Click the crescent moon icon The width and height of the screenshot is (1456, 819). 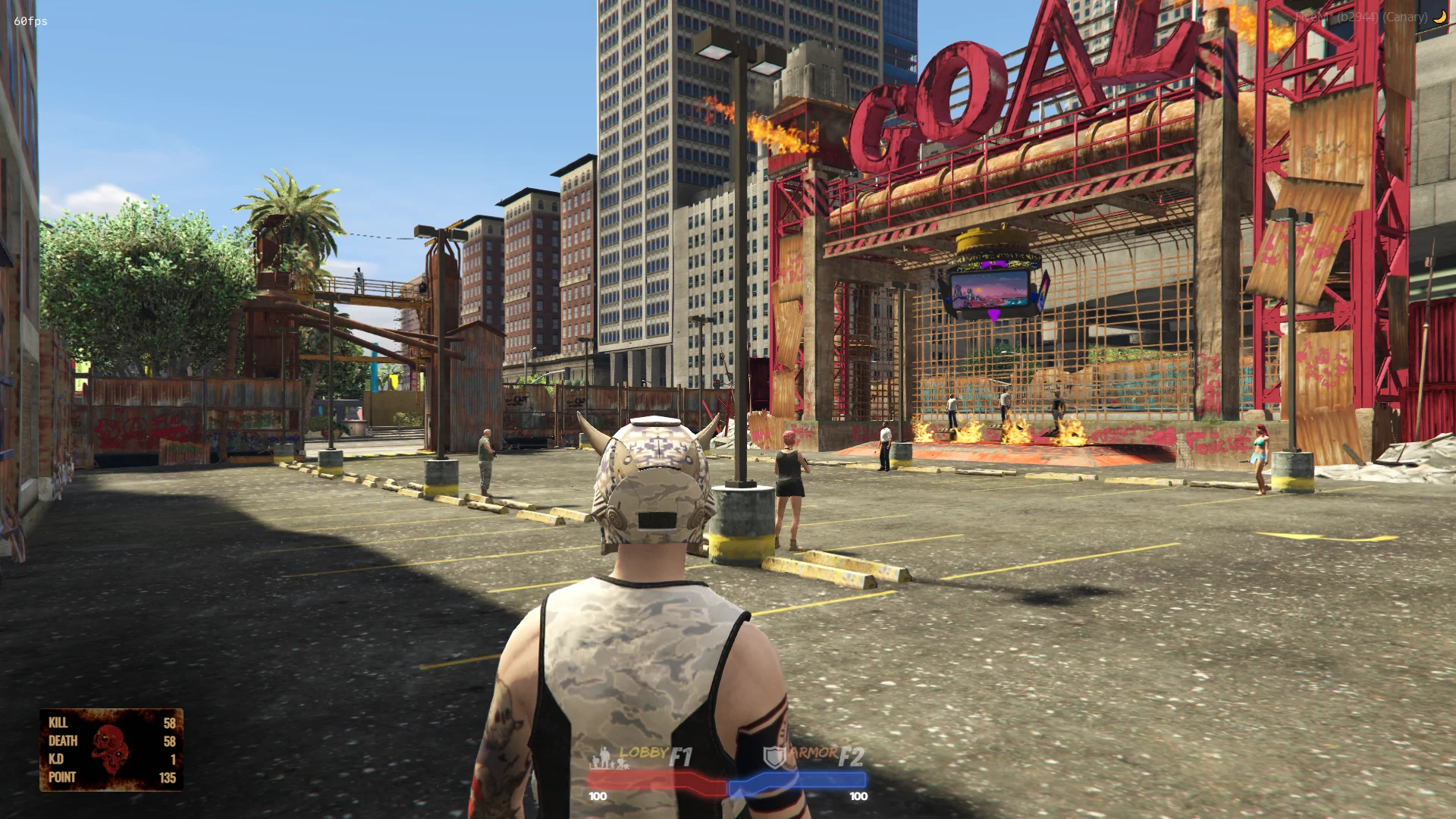[x=1439, y=17]
